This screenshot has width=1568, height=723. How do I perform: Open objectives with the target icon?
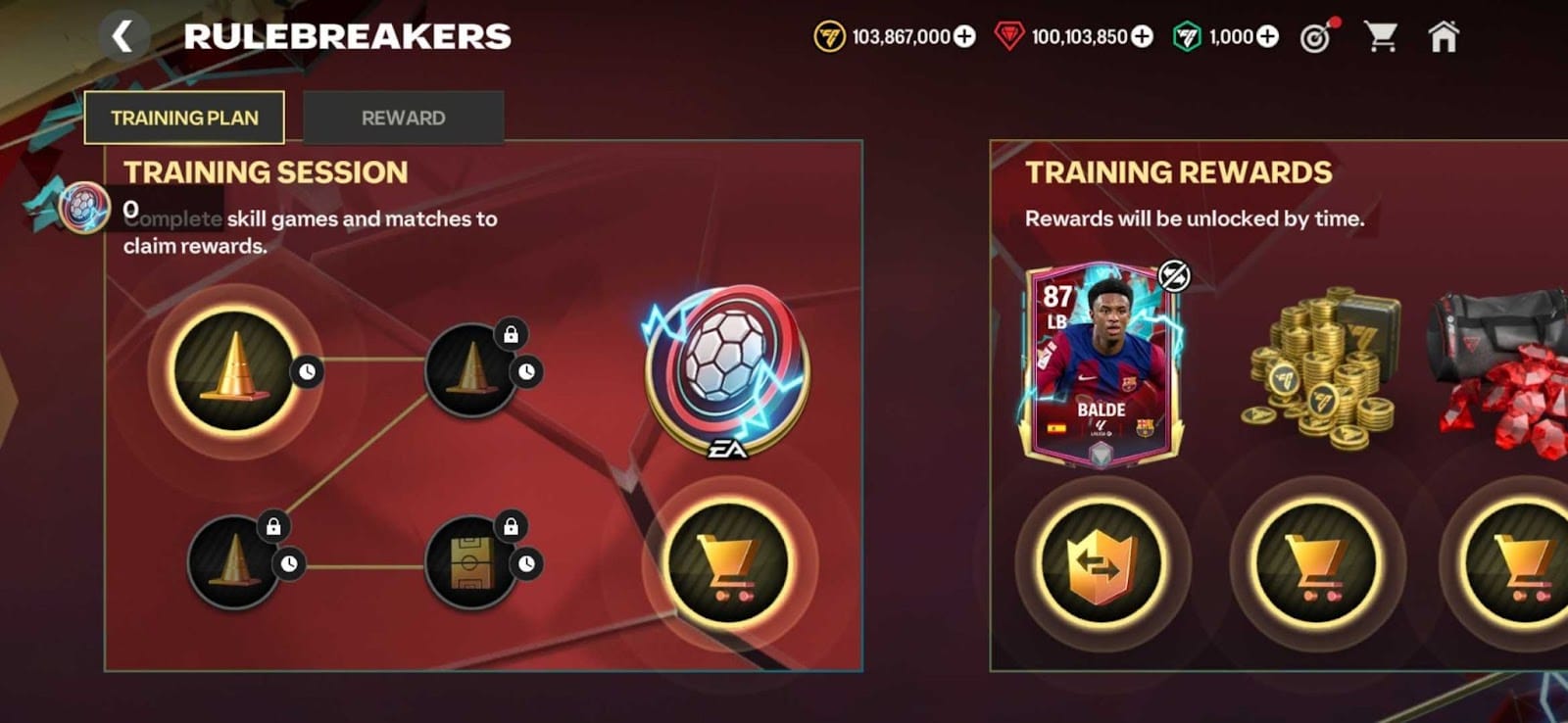pyautogui.click(x=1317, y=35)
